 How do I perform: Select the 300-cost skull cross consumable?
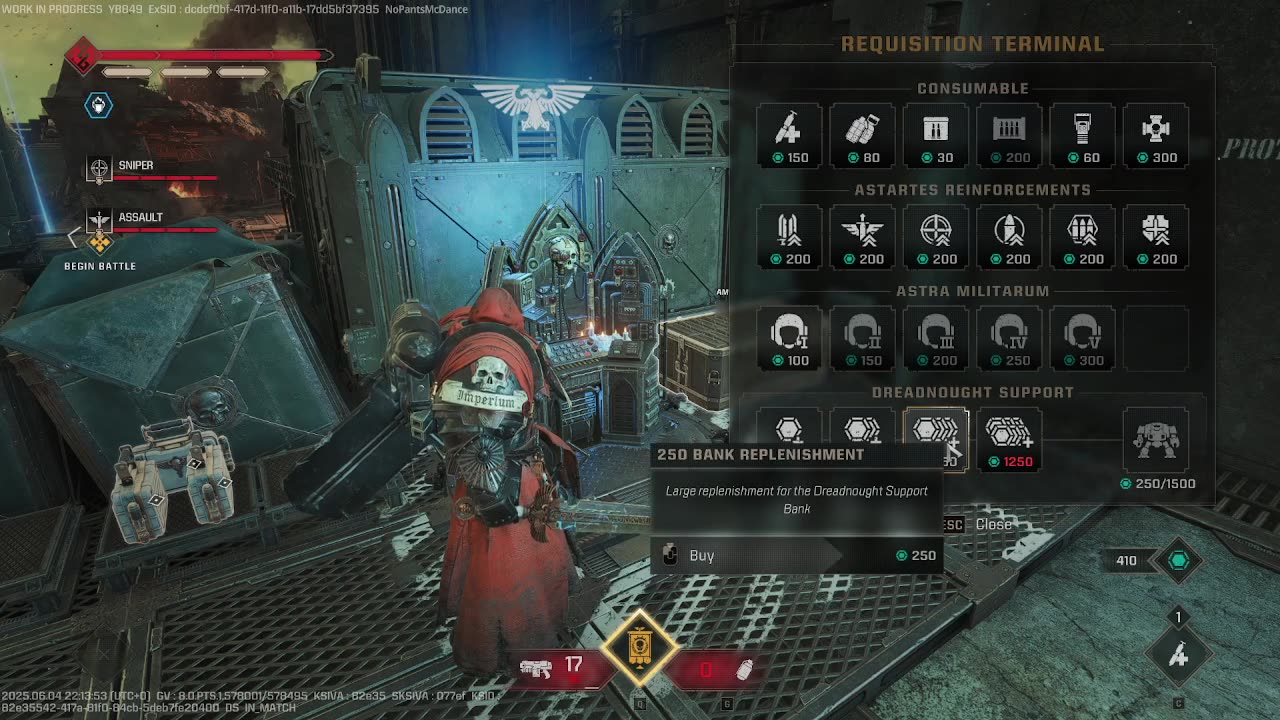(x=1155, y=135)
